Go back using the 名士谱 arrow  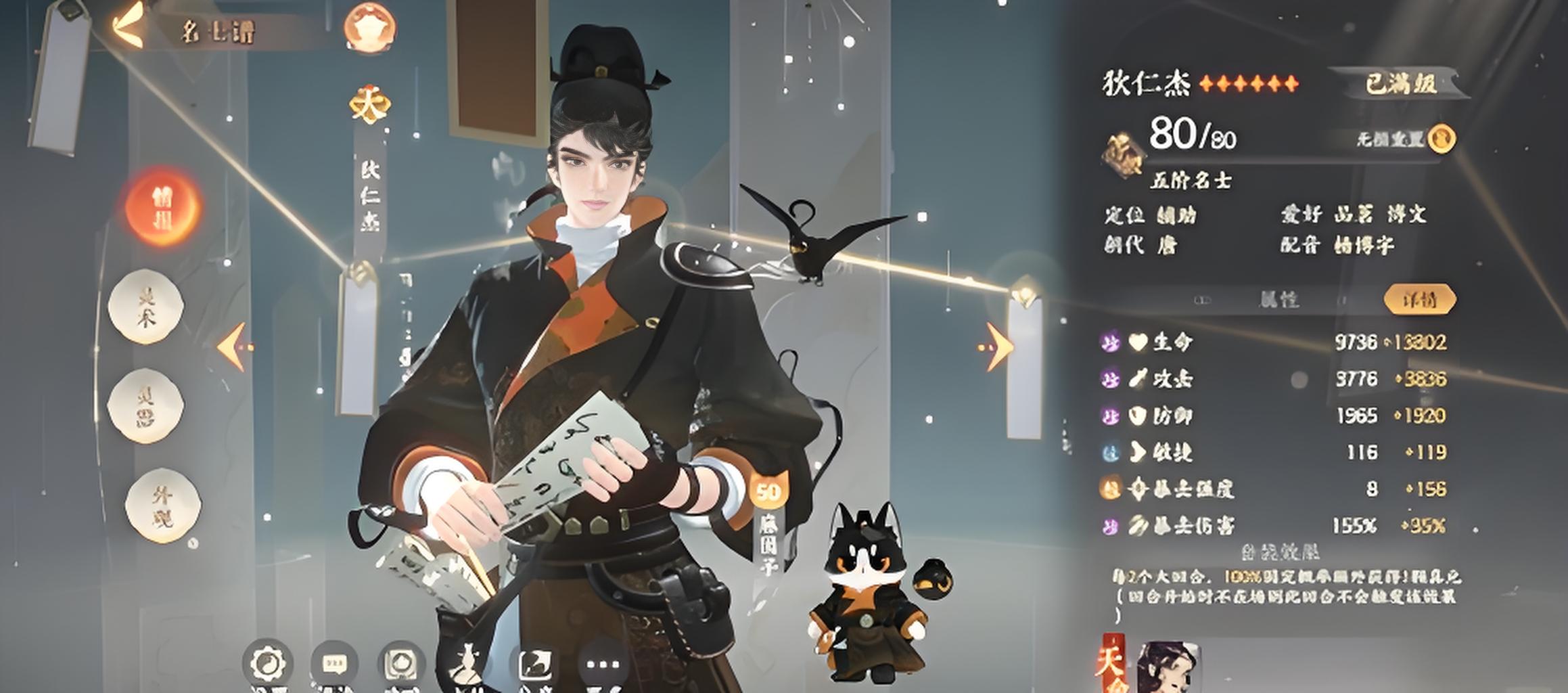coord(129,28)
